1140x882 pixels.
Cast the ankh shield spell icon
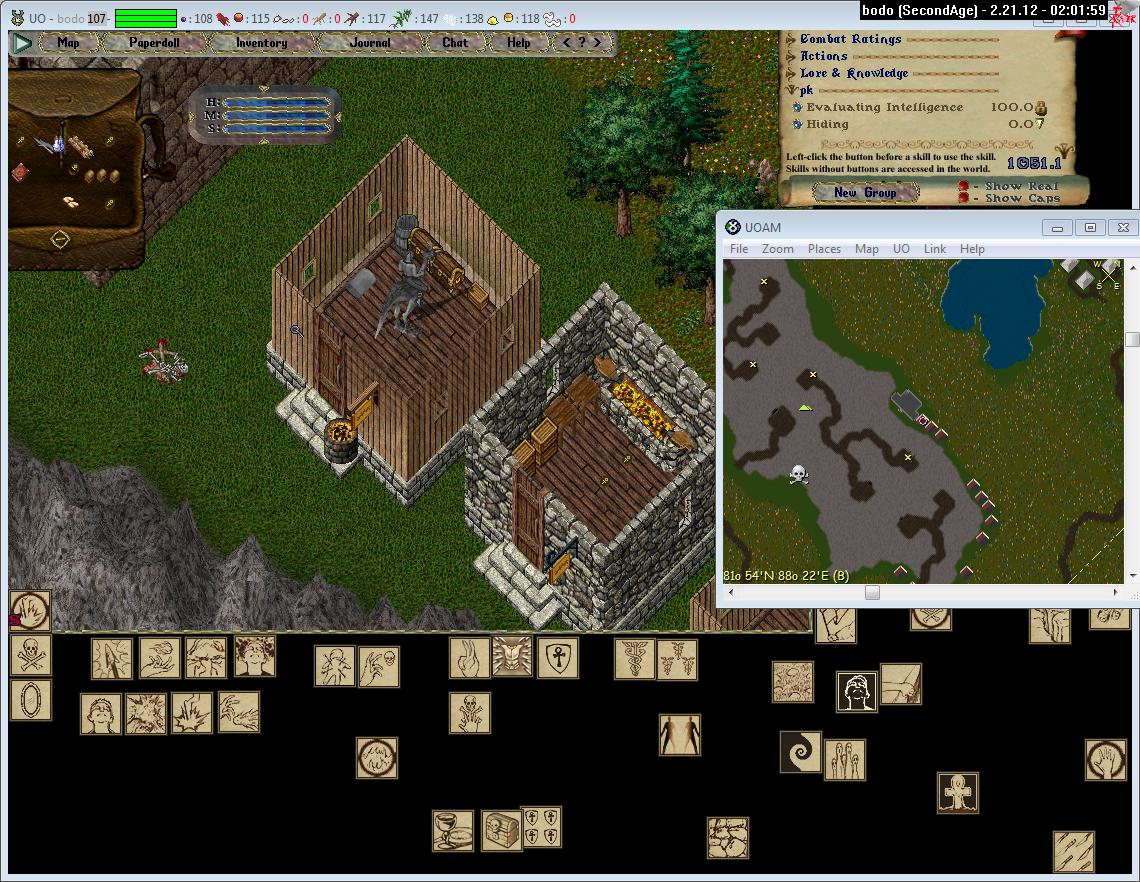point(557,657)
